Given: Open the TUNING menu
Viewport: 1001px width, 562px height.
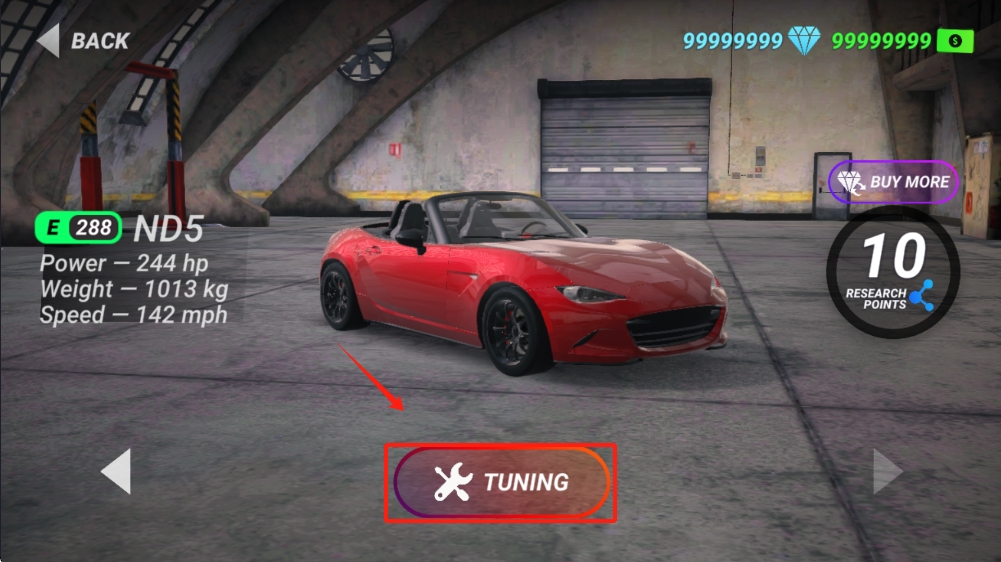Looking at the screenshot, I should coord(501,483).
